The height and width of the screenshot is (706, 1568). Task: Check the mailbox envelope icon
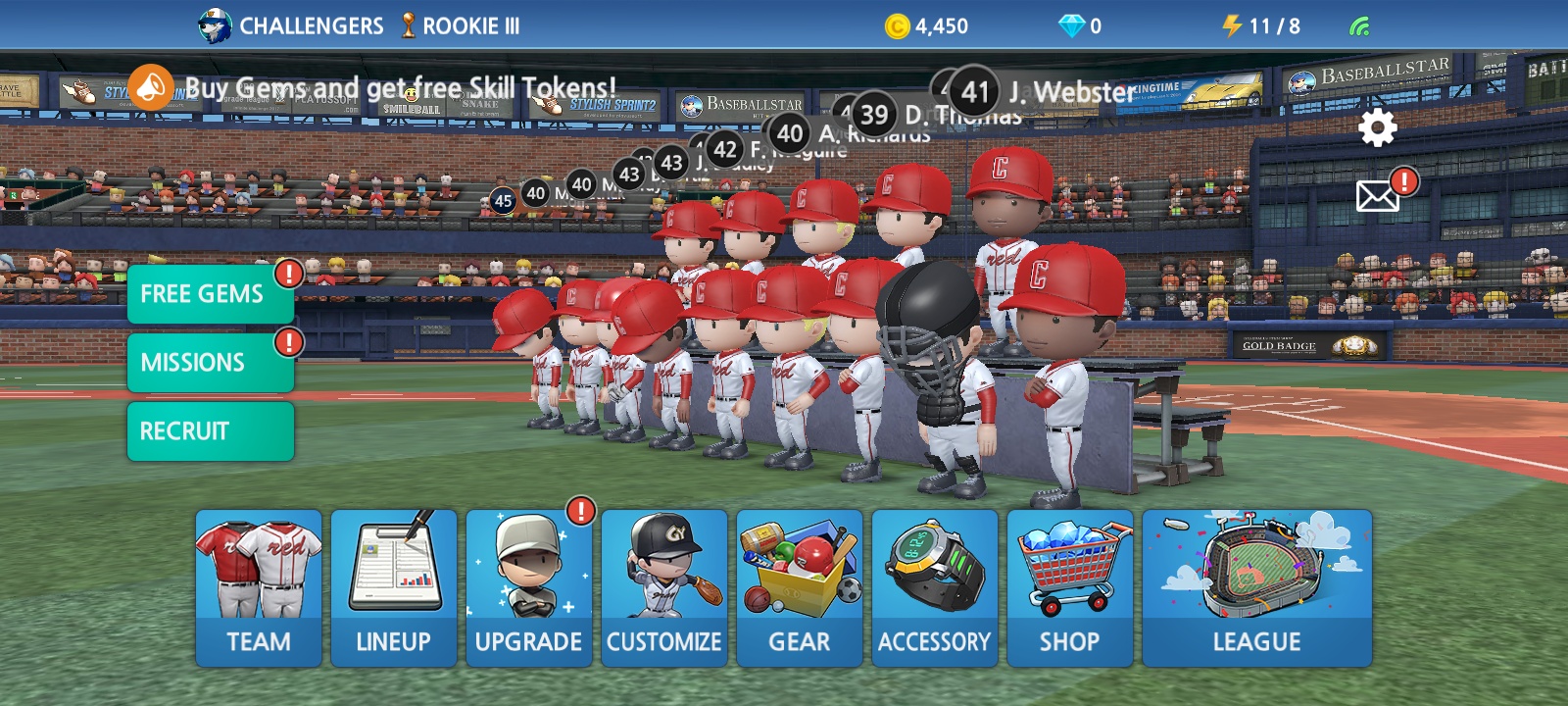[x=1377, y=196]
